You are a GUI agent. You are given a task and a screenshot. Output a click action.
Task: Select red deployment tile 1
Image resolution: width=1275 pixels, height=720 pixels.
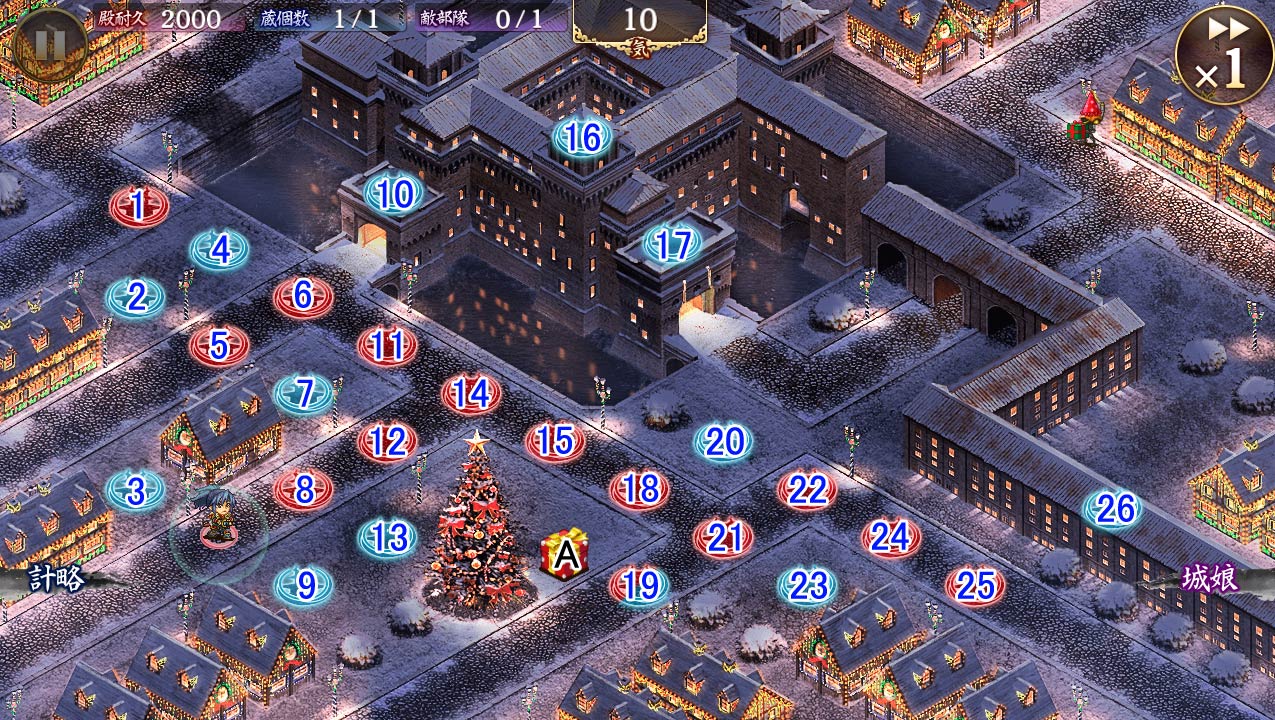point(138,207)
